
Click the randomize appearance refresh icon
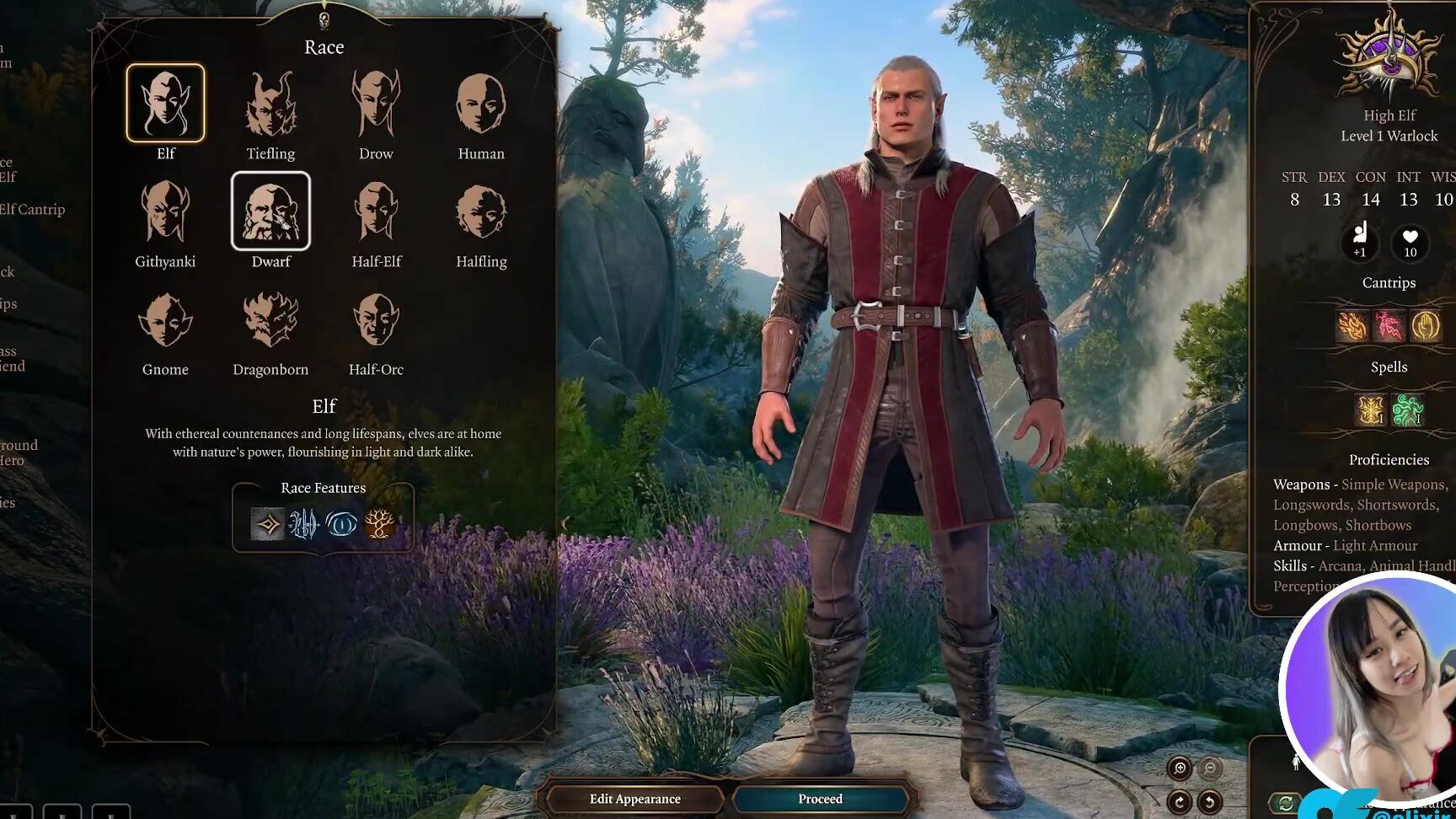click(1287, 802)
